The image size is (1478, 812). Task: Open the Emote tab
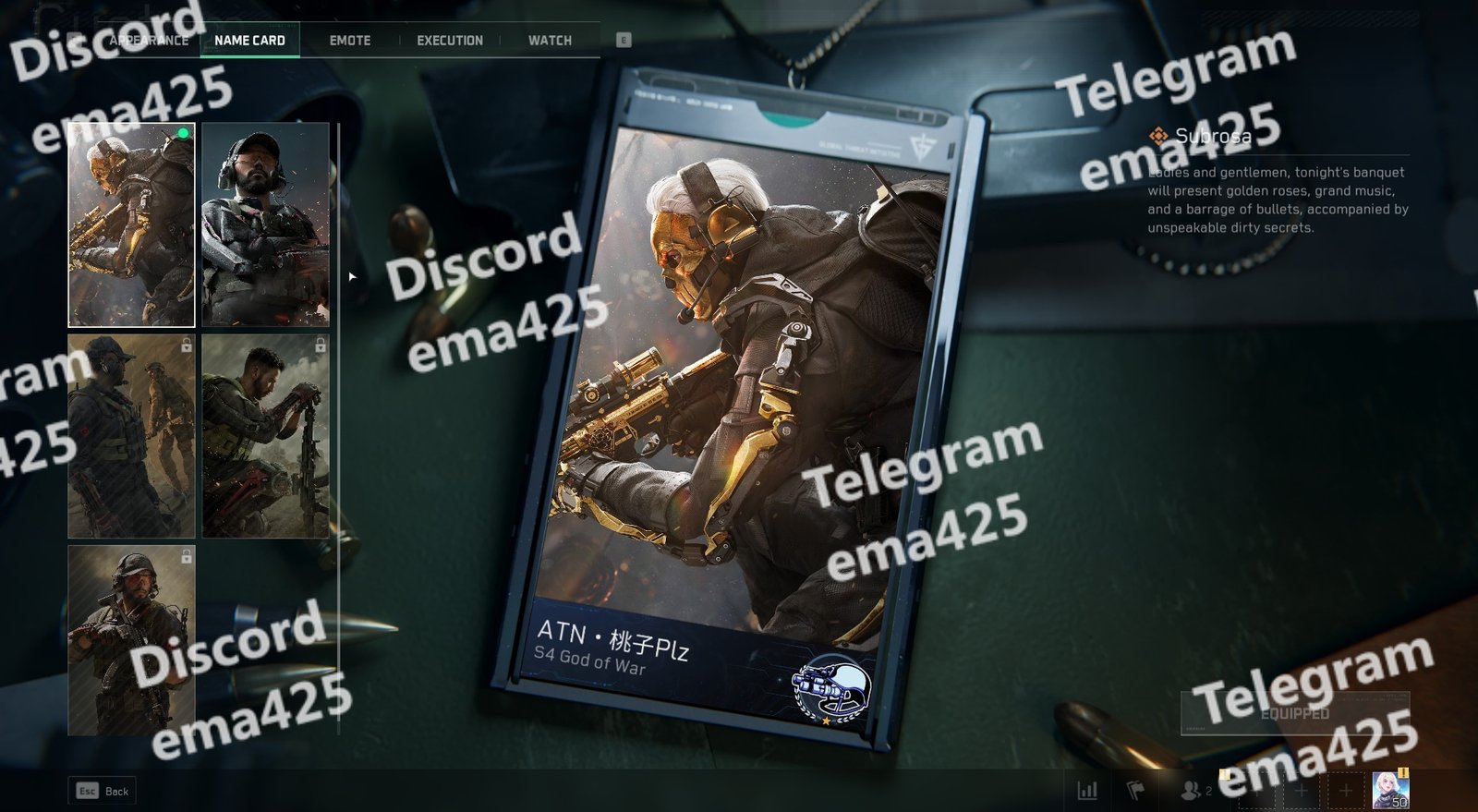click(x=350, y=41)
